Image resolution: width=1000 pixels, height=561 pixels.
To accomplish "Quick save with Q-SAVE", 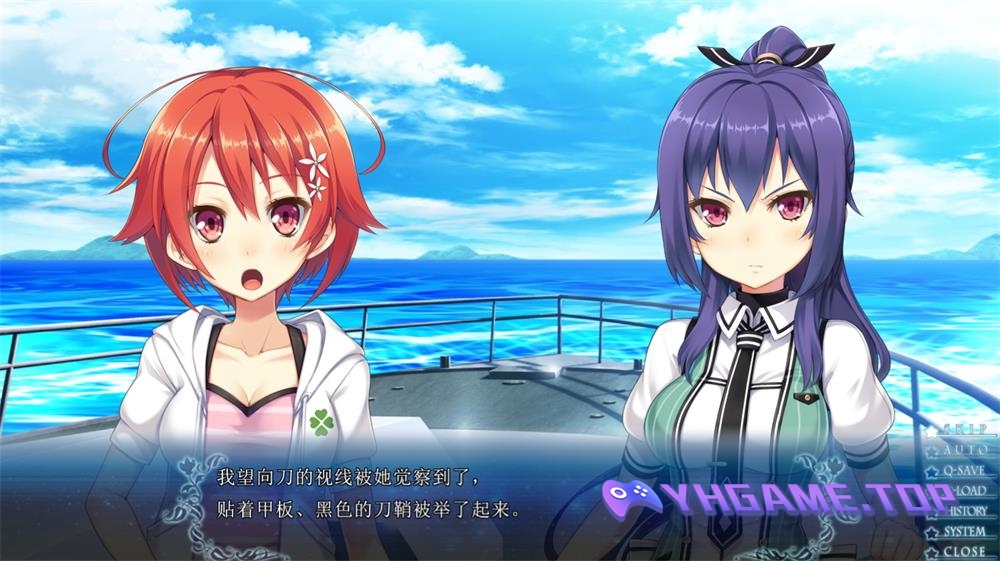I will point(963,470).
